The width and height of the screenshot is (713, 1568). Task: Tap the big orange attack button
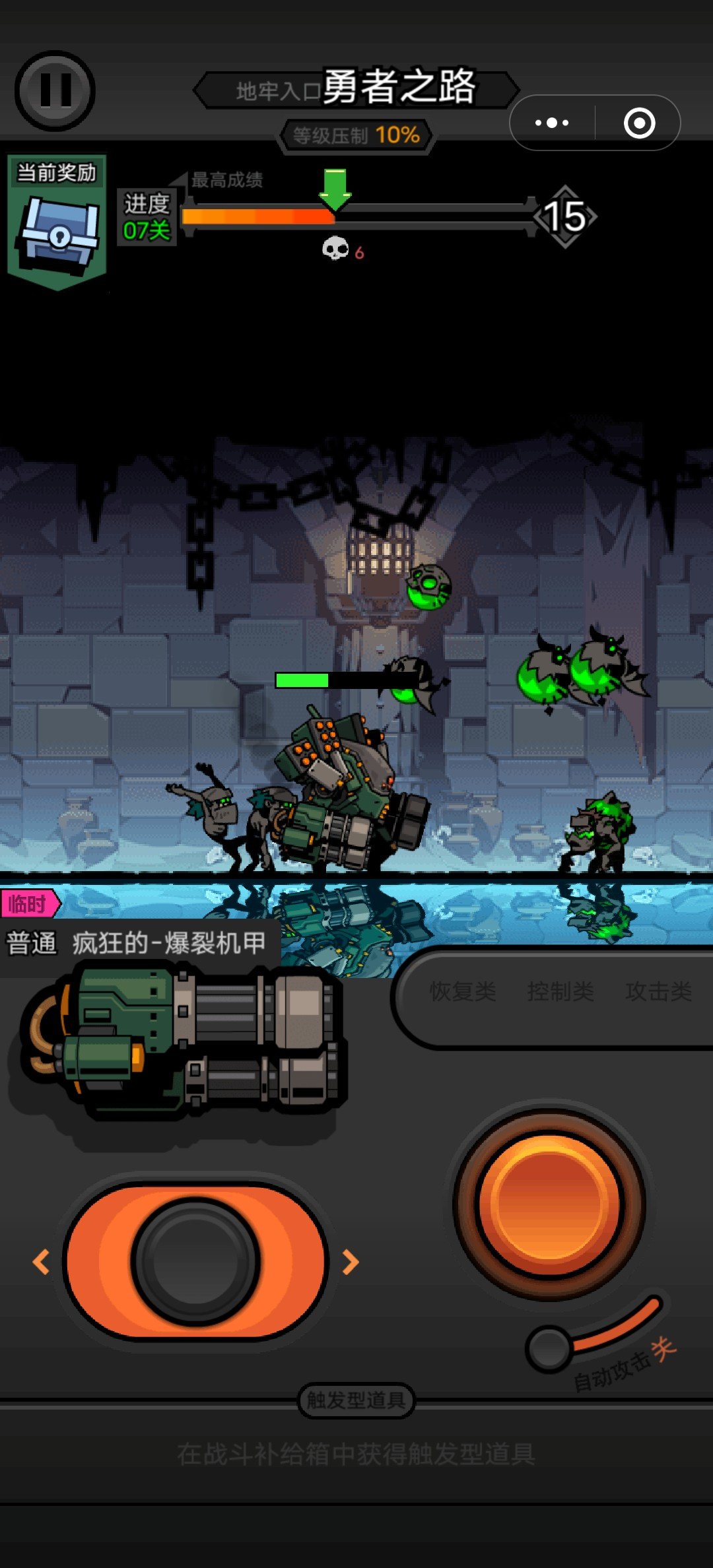click(549, 1204)
